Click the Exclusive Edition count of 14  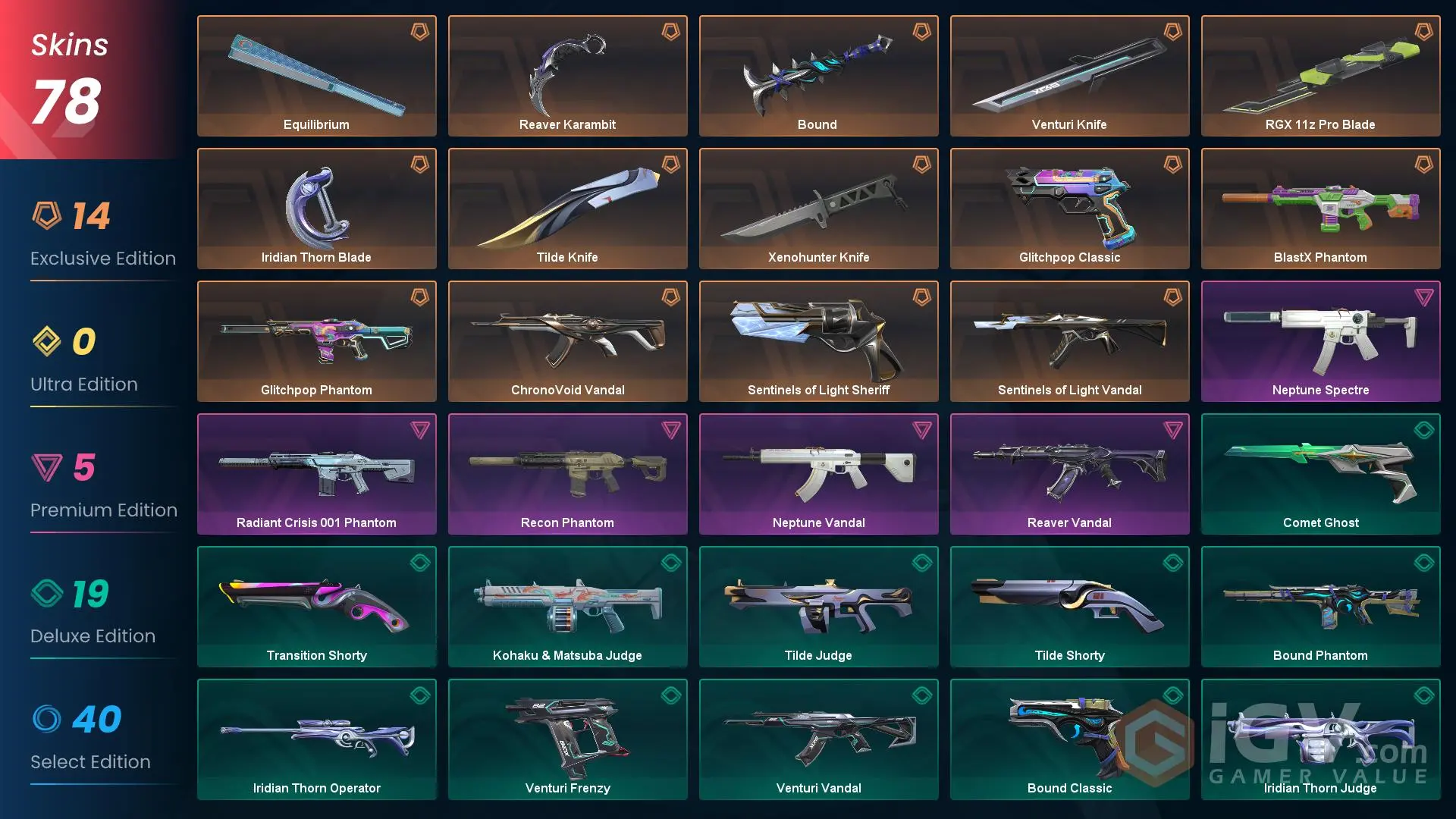pos(93,215)
